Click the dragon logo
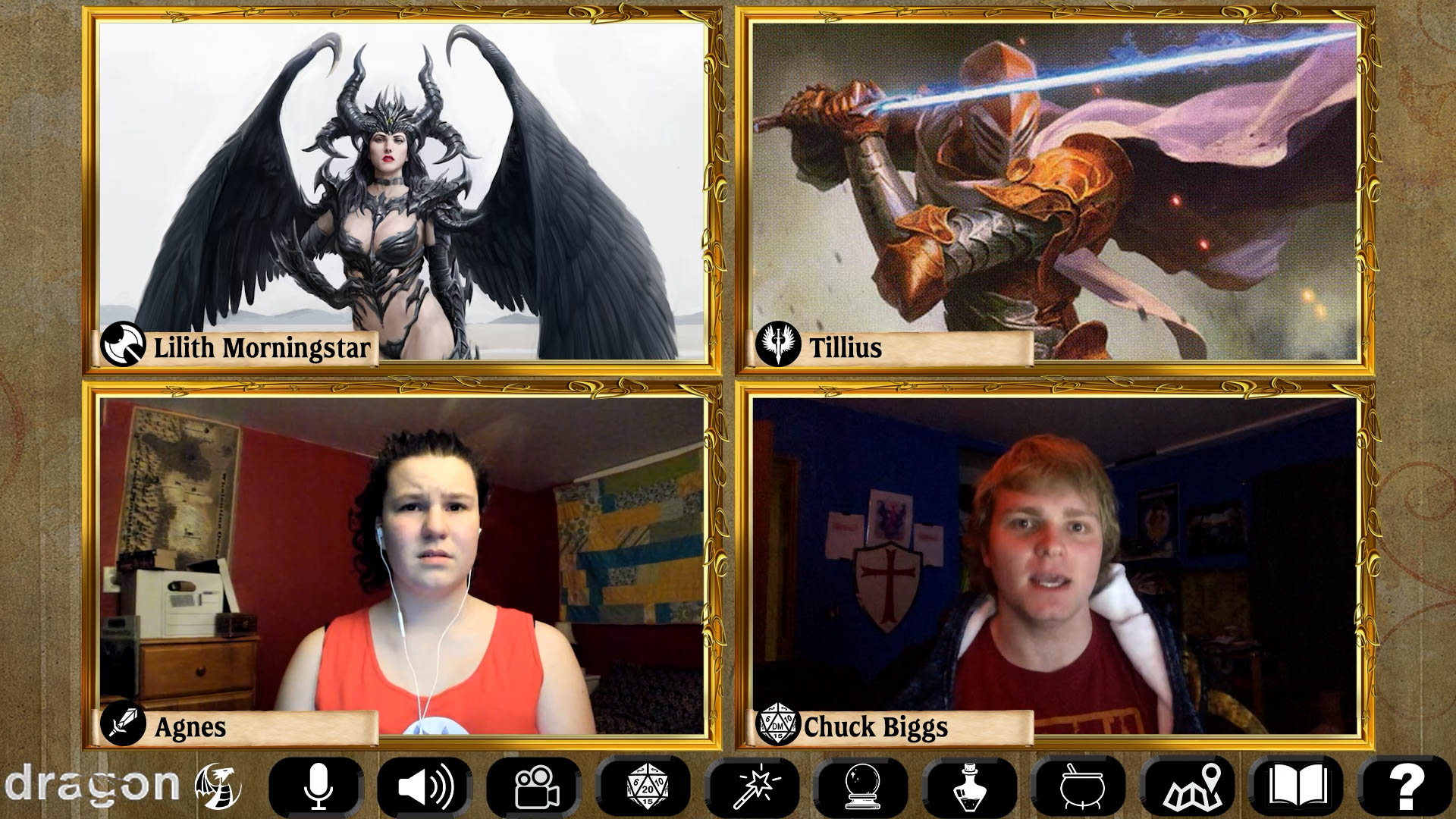 pyautogui.click(x=121, y=785)
